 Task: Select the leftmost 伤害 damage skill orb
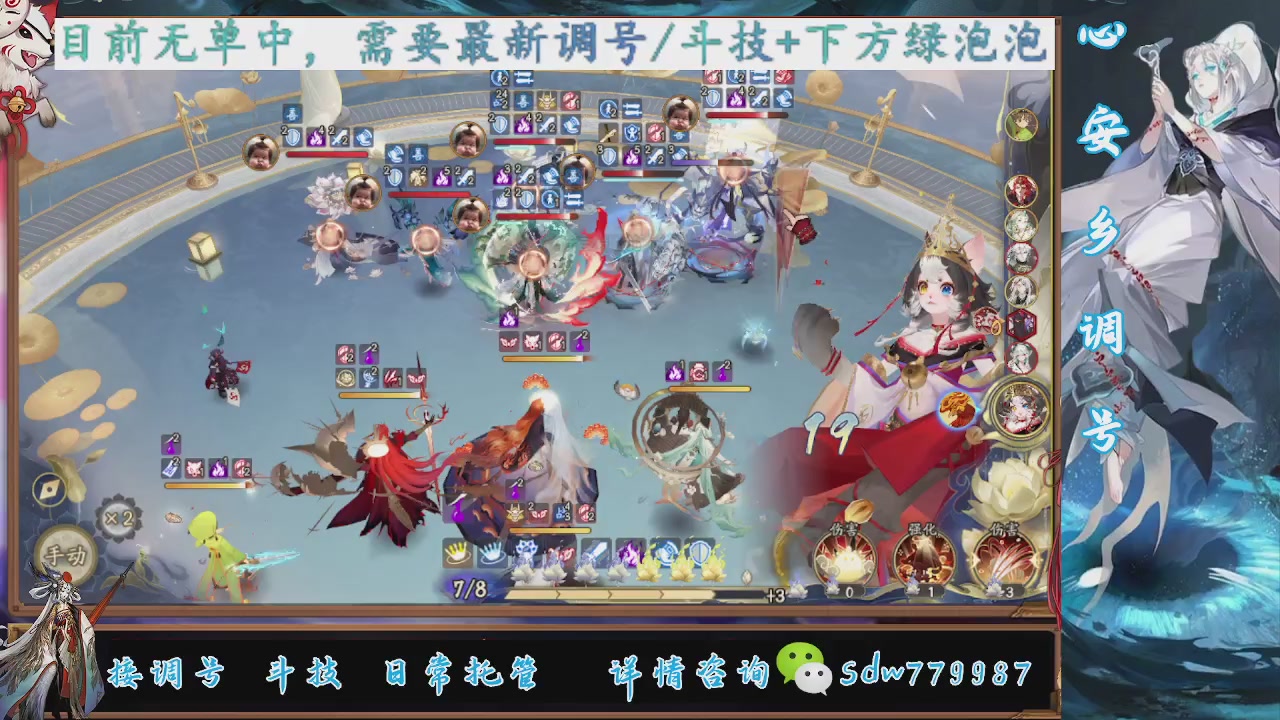(845, 559)
